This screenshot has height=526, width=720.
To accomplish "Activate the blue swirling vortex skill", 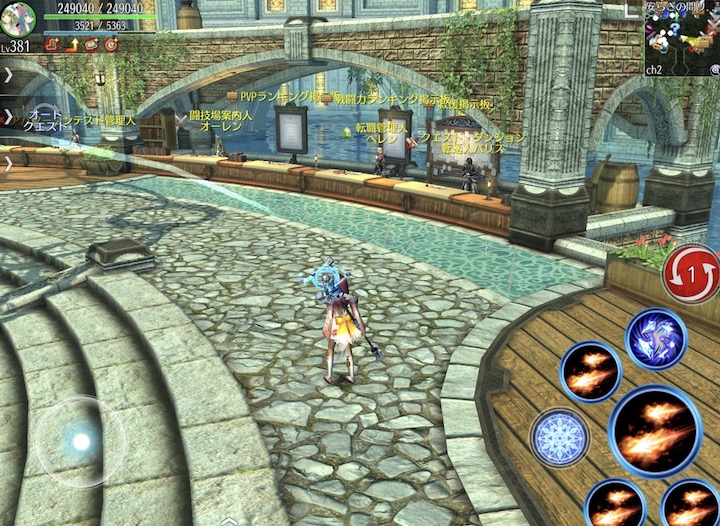I will (656, 339).
